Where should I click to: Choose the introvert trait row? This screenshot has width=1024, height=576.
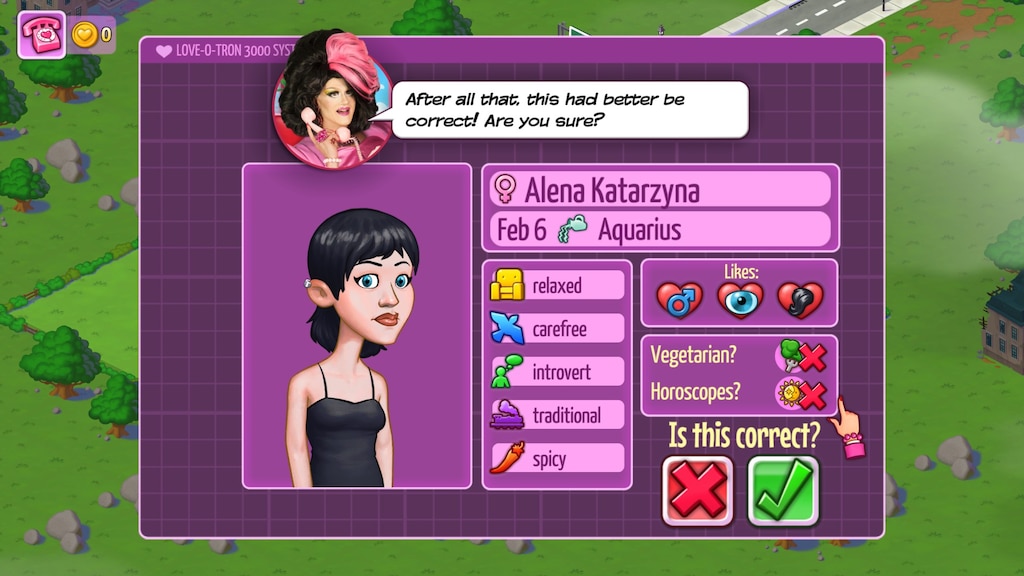point(557,372)
